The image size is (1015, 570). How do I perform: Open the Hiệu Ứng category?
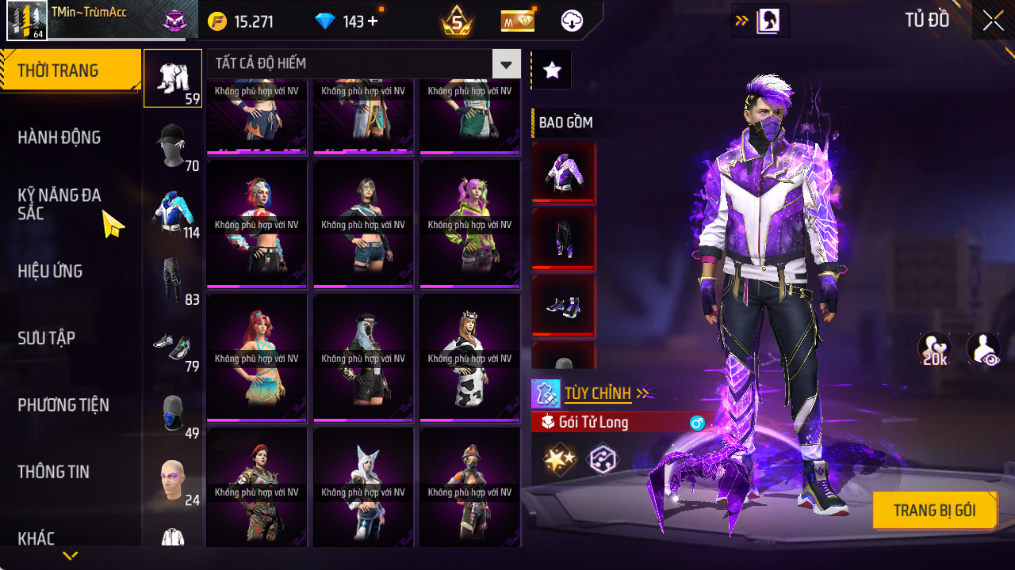[50, 271]
